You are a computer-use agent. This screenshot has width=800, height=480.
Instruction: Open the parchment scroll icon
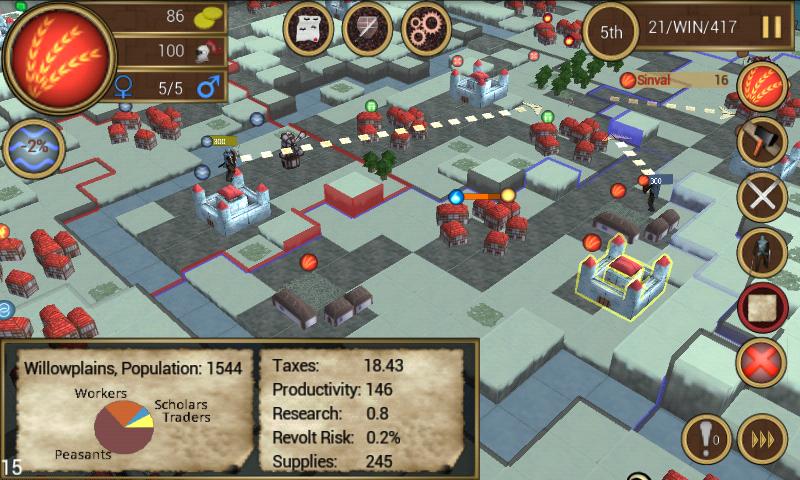(x=308, y=28)
